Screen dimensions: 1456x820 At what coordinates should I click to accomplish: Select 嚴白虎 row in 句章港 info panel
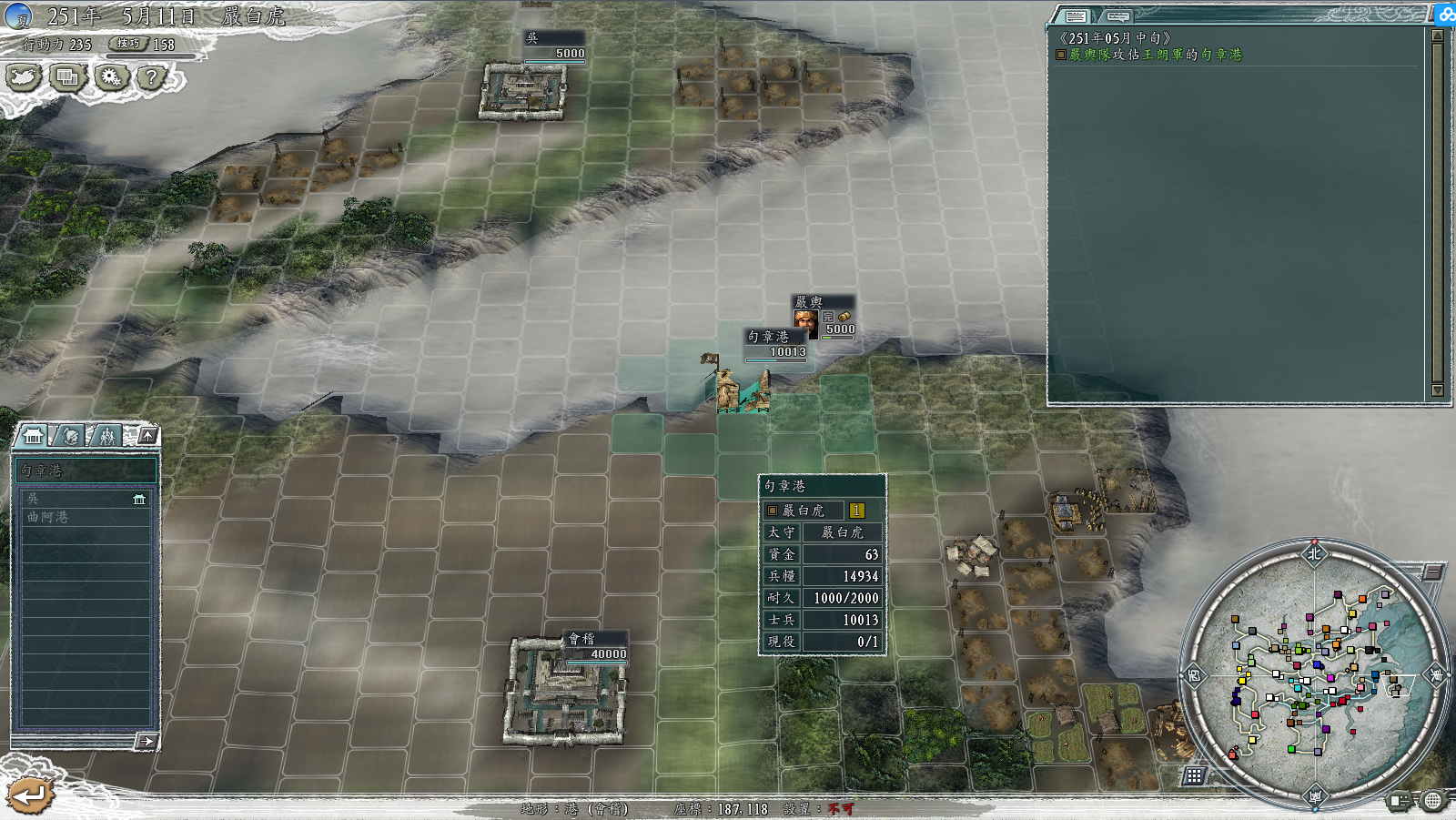click(814, 511)
